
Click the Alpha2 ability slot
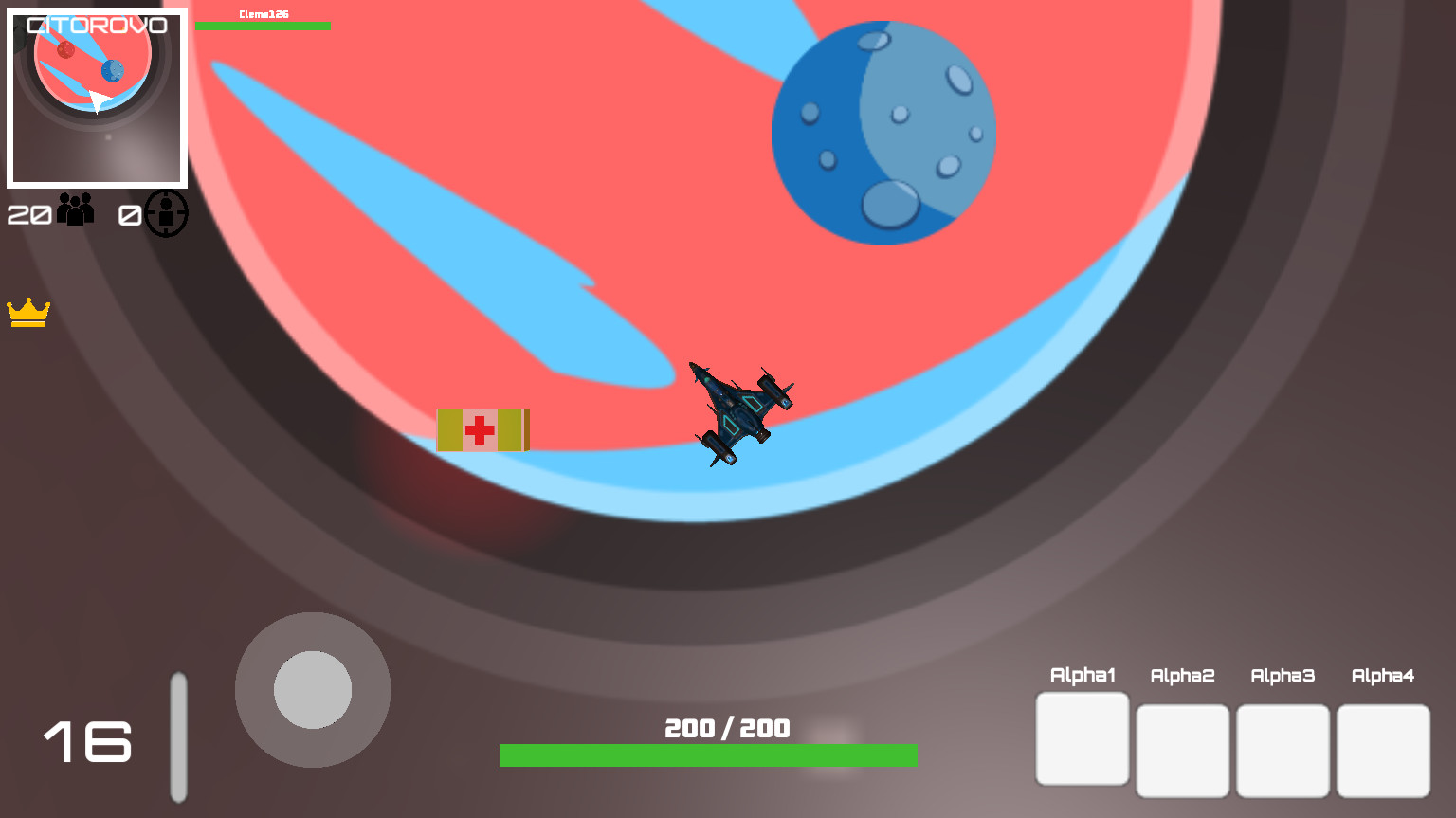point(1182,749)
